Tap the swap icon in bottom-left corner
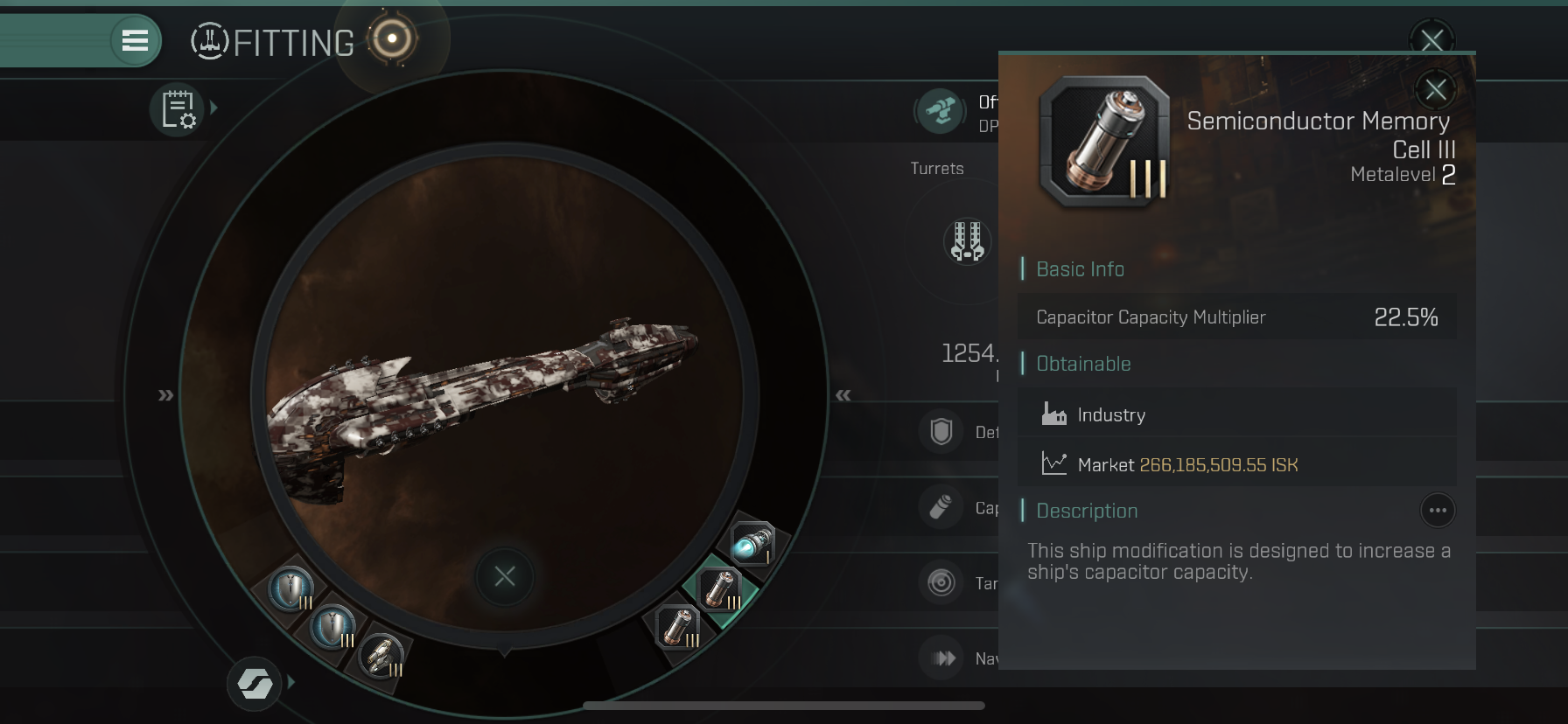This screenshot has height=724, width=1568. pos(255,683)
